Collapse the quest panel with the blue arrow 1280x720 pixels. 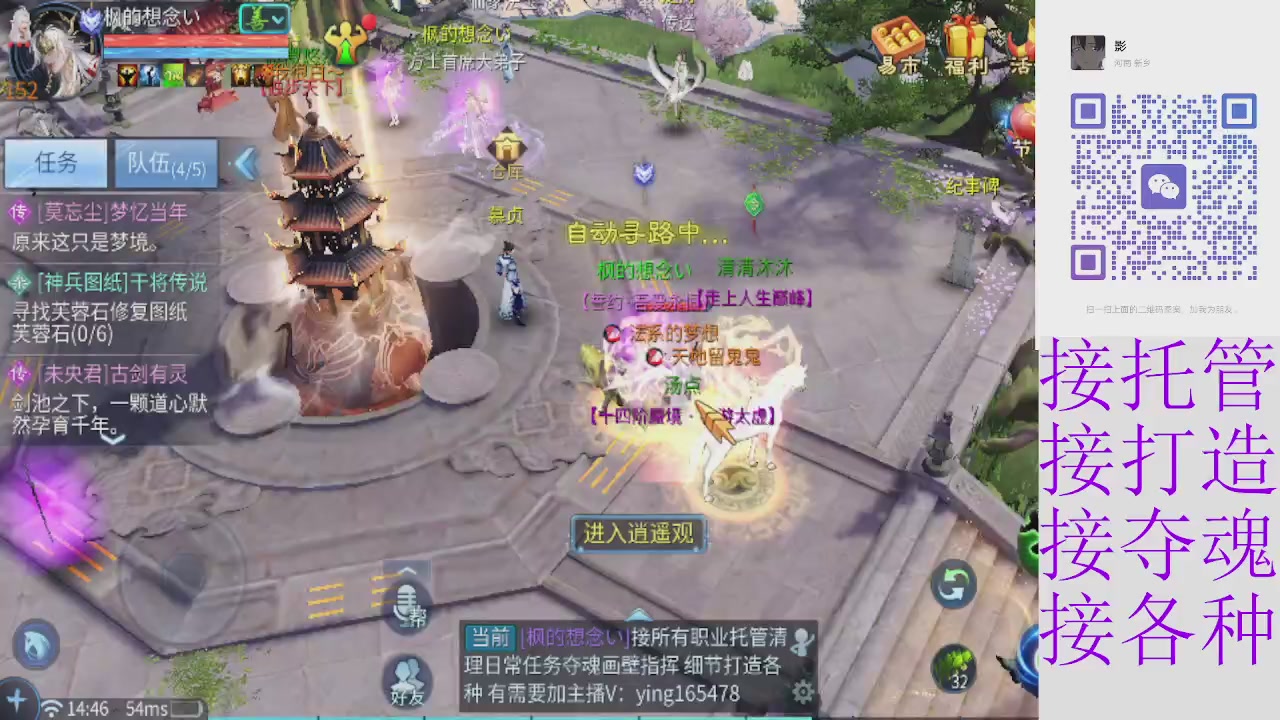247,164
